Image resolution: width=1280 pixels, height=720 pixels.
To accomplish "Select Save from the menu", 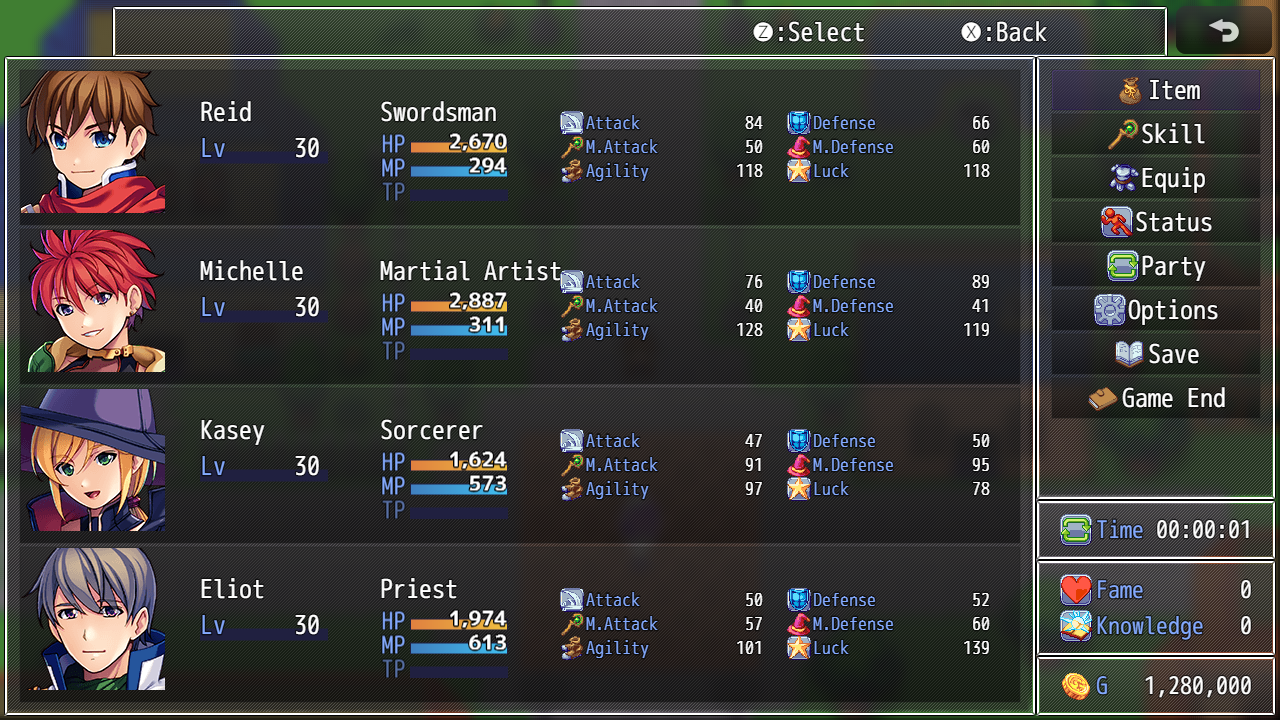I will 1156,355.
